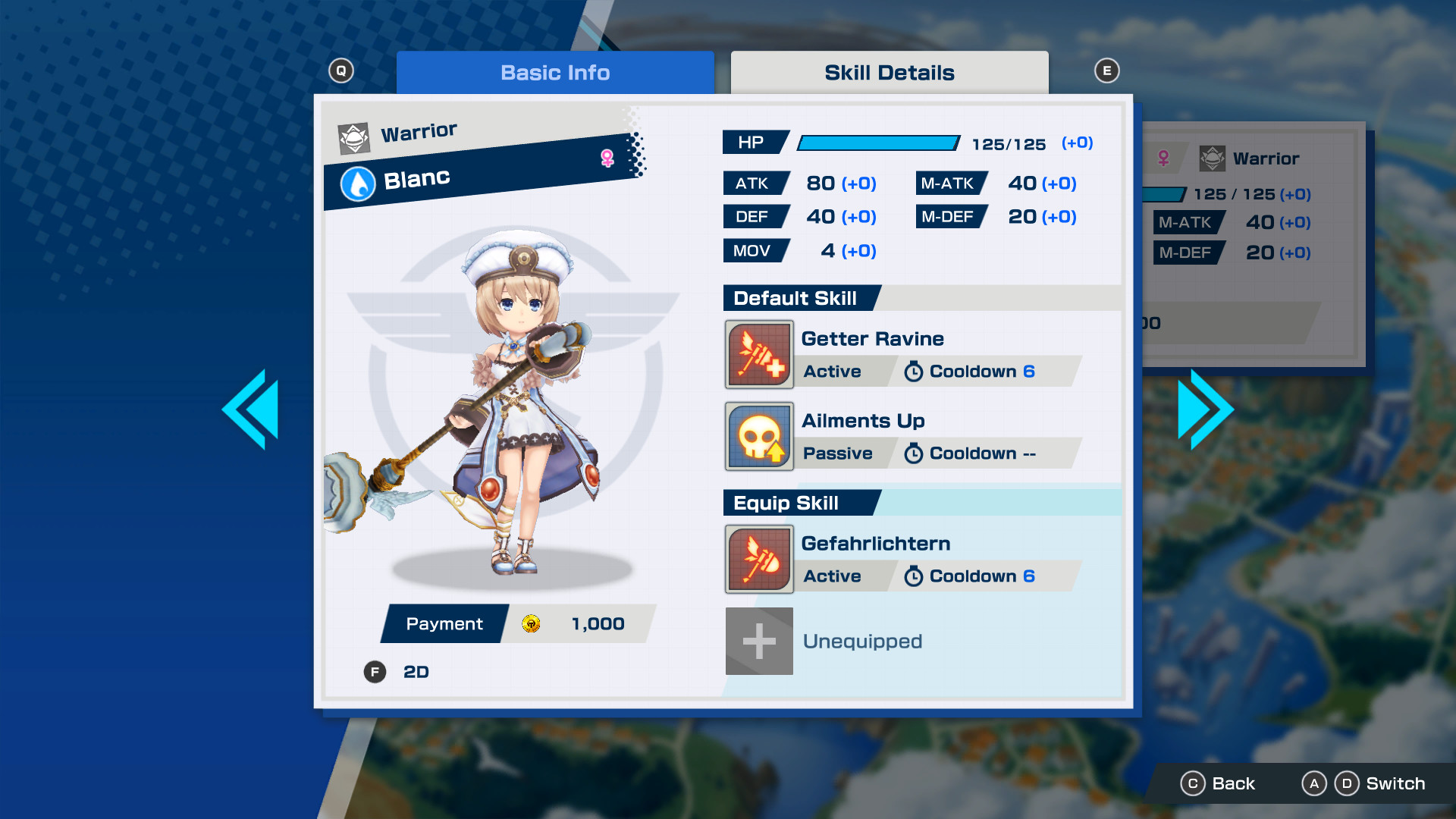The image size is (1456, 819).
Task: Toggle the E shortcut indicator
Action: pos(1107,69)
